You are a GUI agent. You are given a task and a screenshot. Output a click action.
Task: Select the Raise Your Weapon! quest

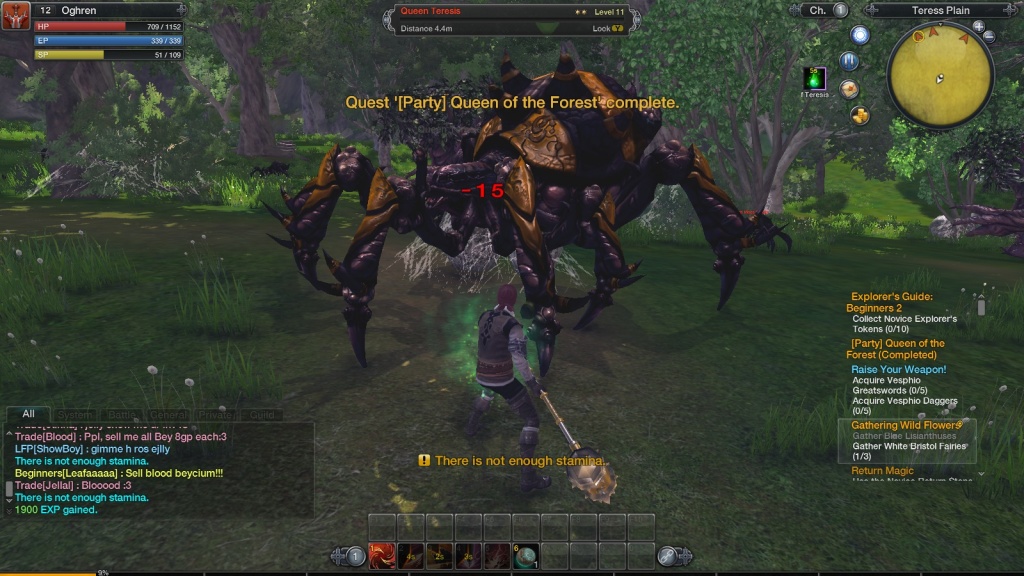coord(898,369)
